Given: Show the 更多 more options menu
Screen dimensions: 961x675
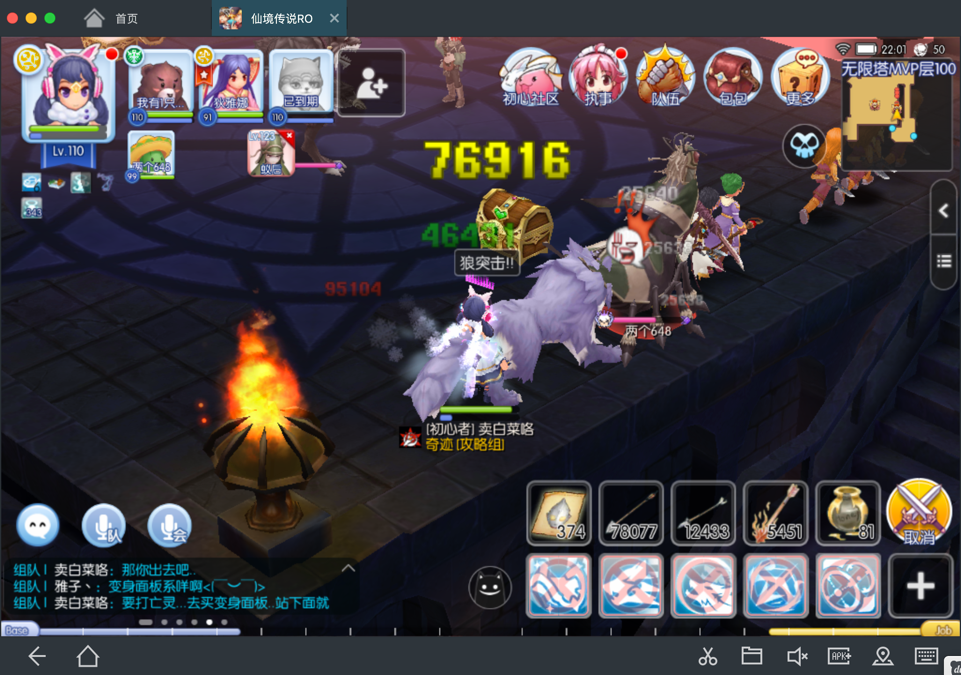Looking at the screenshot, I should tap(800, 76).
